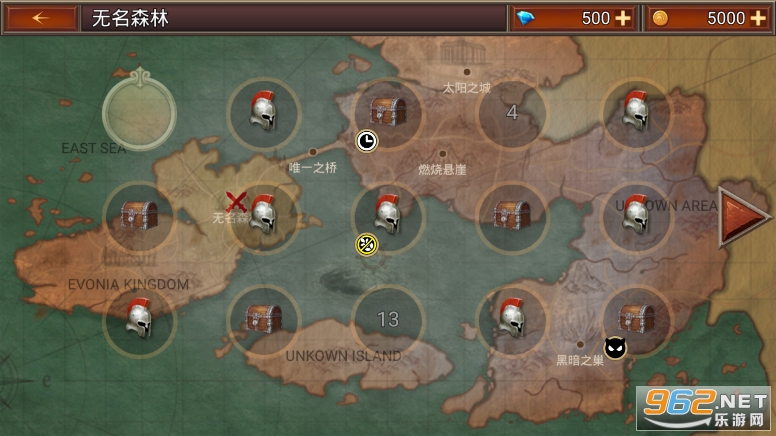This screenshot has height=436, width=776.
Task: Add more blue gems
Action: point(623,18)
